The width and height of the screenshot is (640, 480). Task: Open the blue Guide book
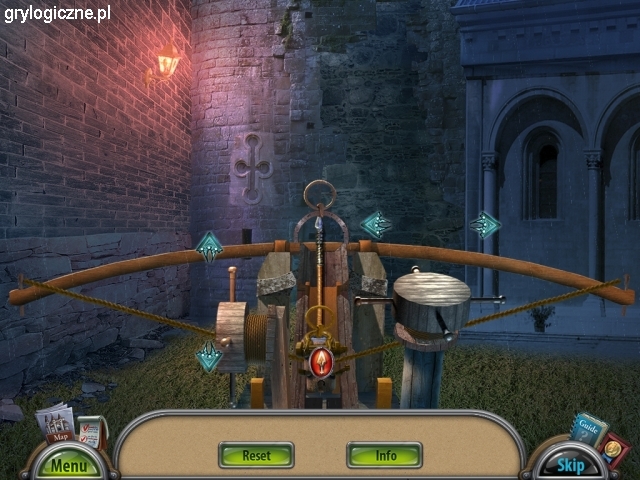(589, 427)
